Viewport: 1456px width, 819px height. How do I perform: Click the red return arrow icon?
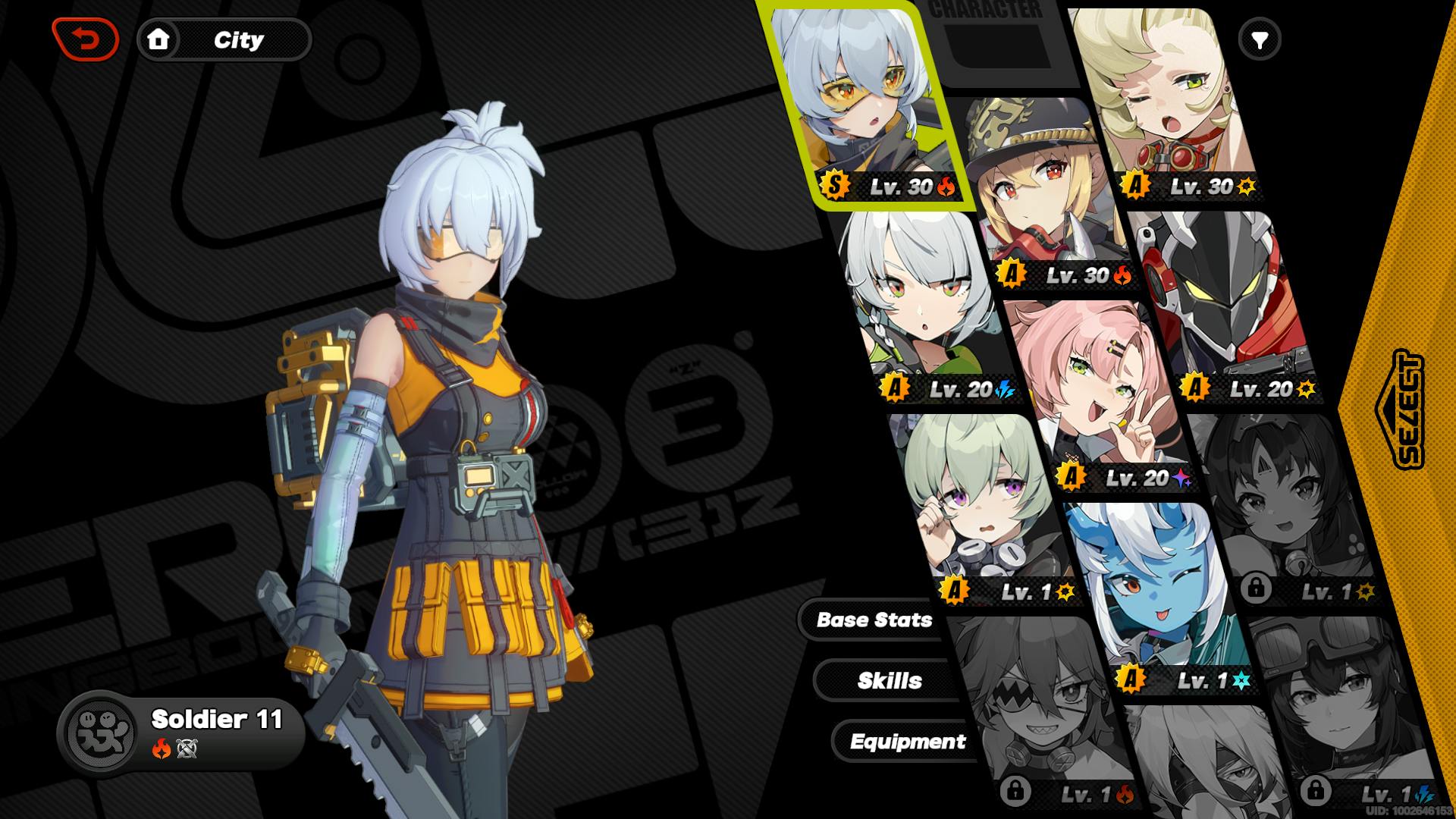[86, 39]
